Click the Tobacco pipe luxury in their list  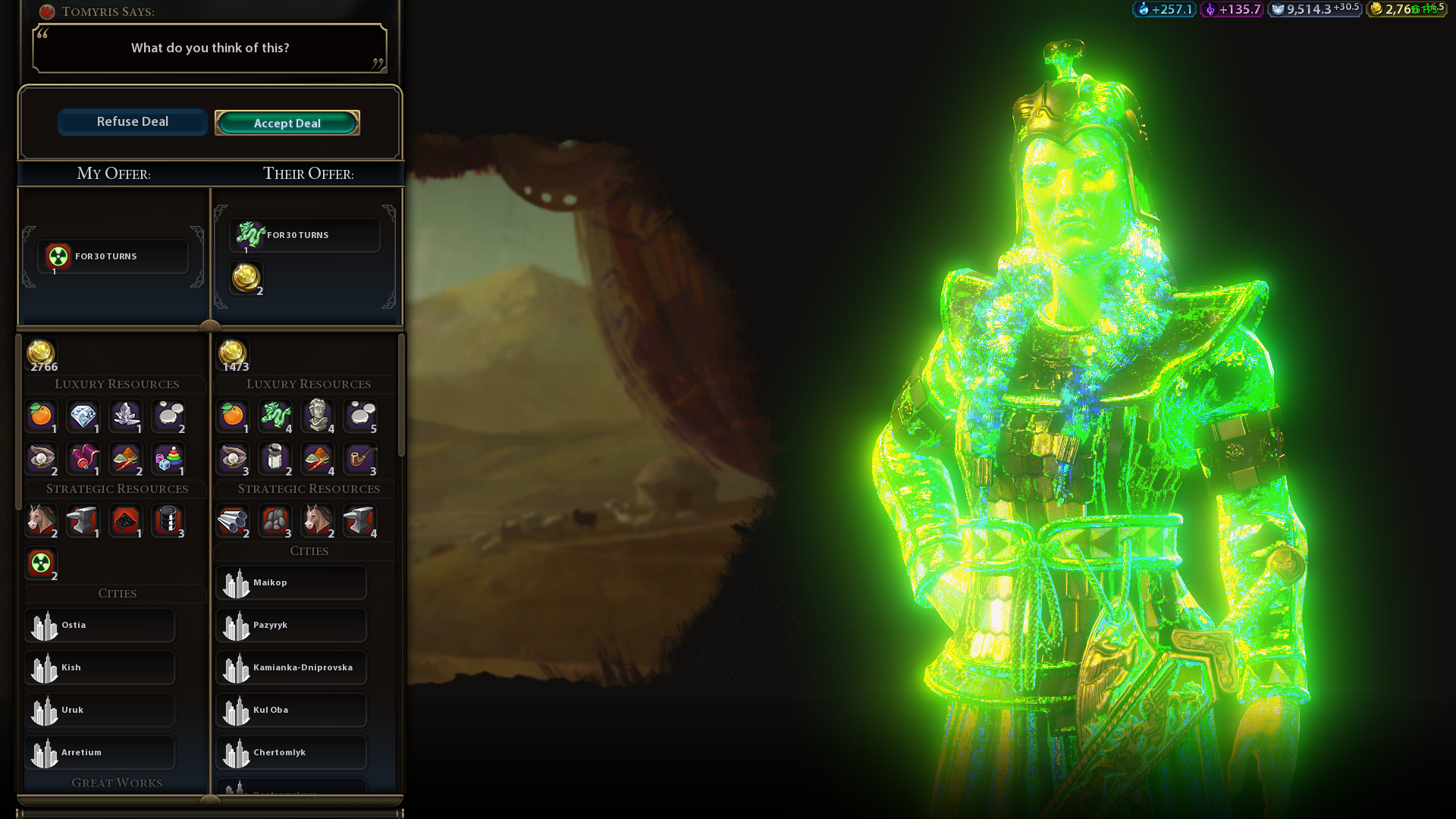pyautogui.click(x=361, y=459)
